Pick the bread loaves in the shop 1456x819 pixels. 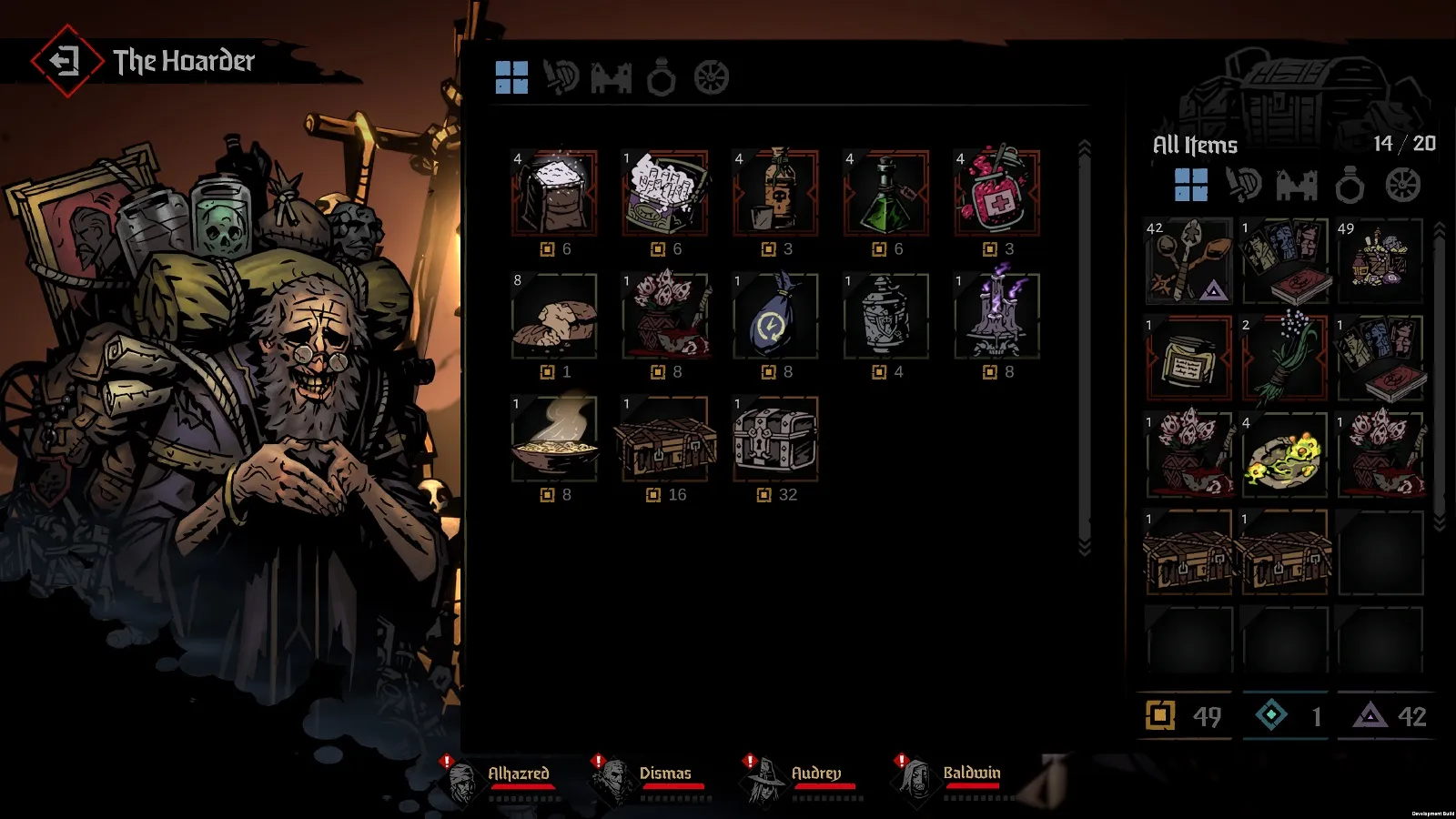tap(554, 317)
